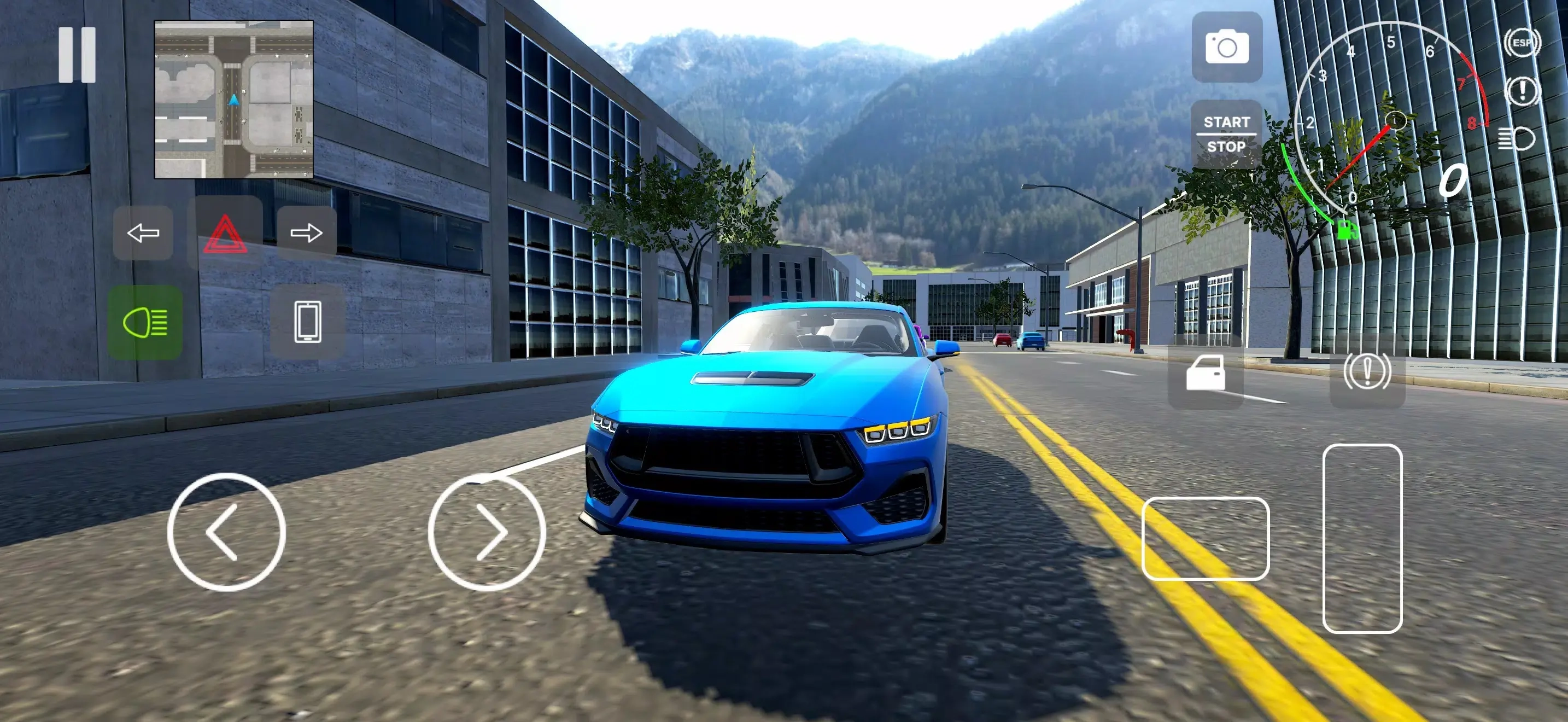Activate the left turn signal

click(143, 233)
